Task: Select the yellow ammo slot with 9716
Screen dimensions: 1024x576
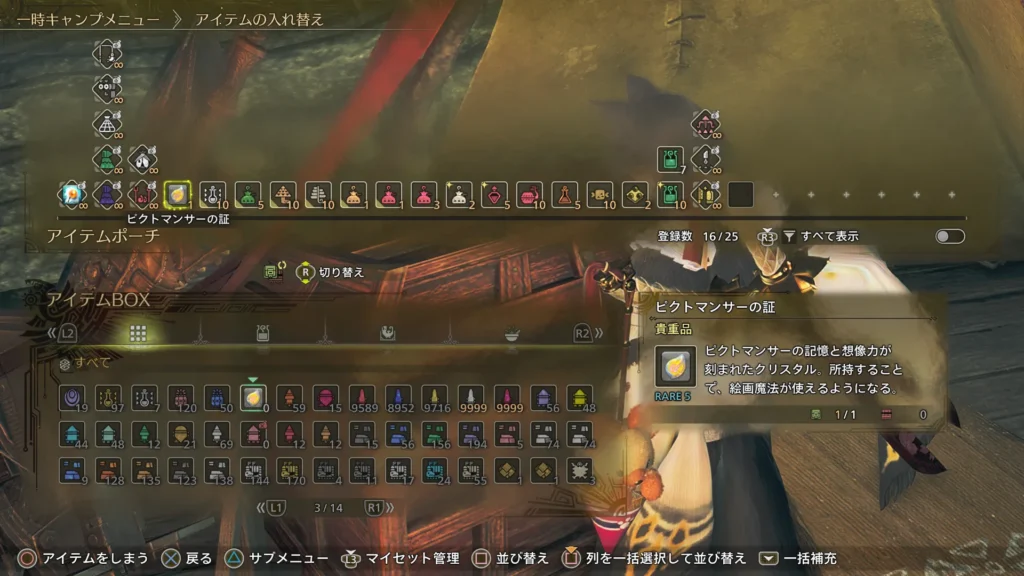Action: (x=434, y=398)
